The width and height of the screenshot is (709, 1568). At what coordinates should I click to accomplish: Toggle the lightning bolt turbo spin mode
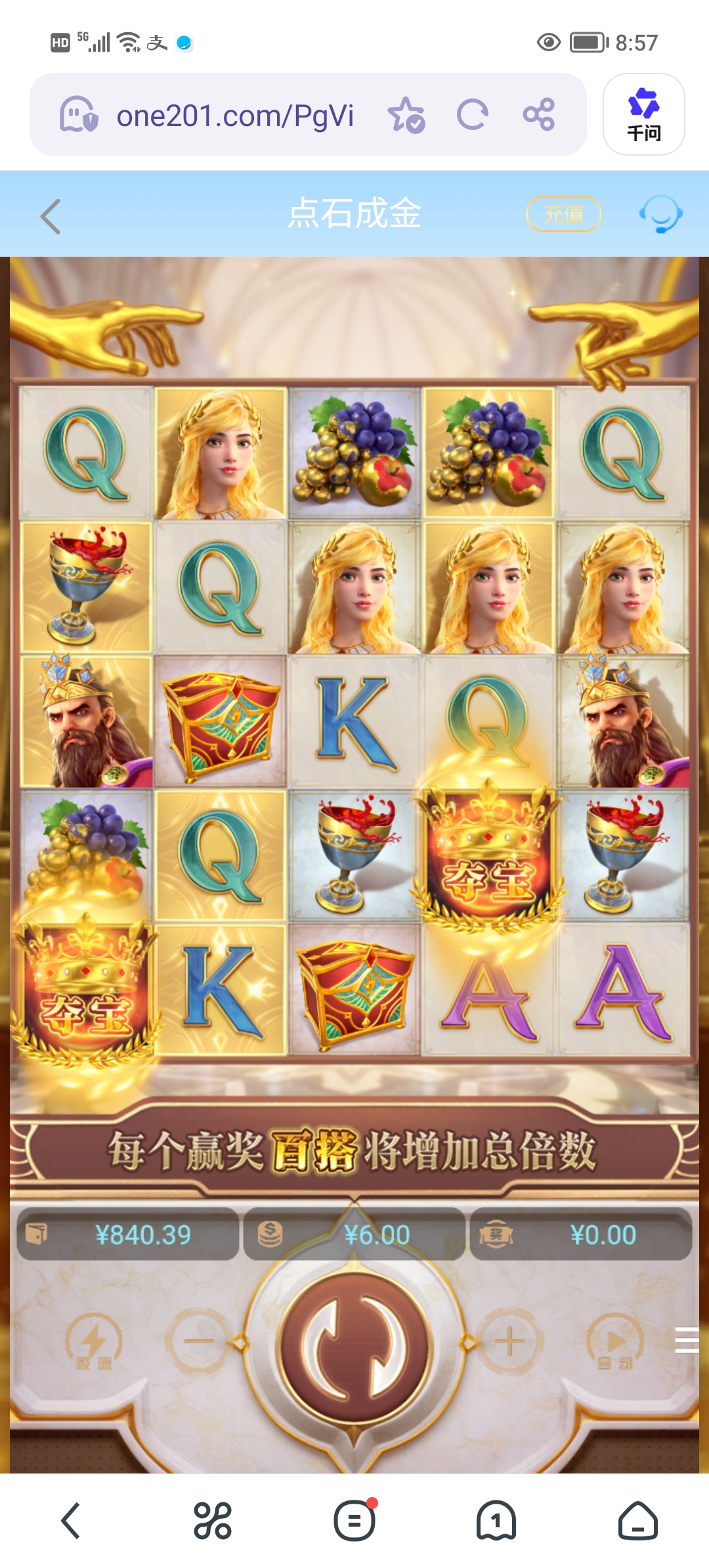93,1342
